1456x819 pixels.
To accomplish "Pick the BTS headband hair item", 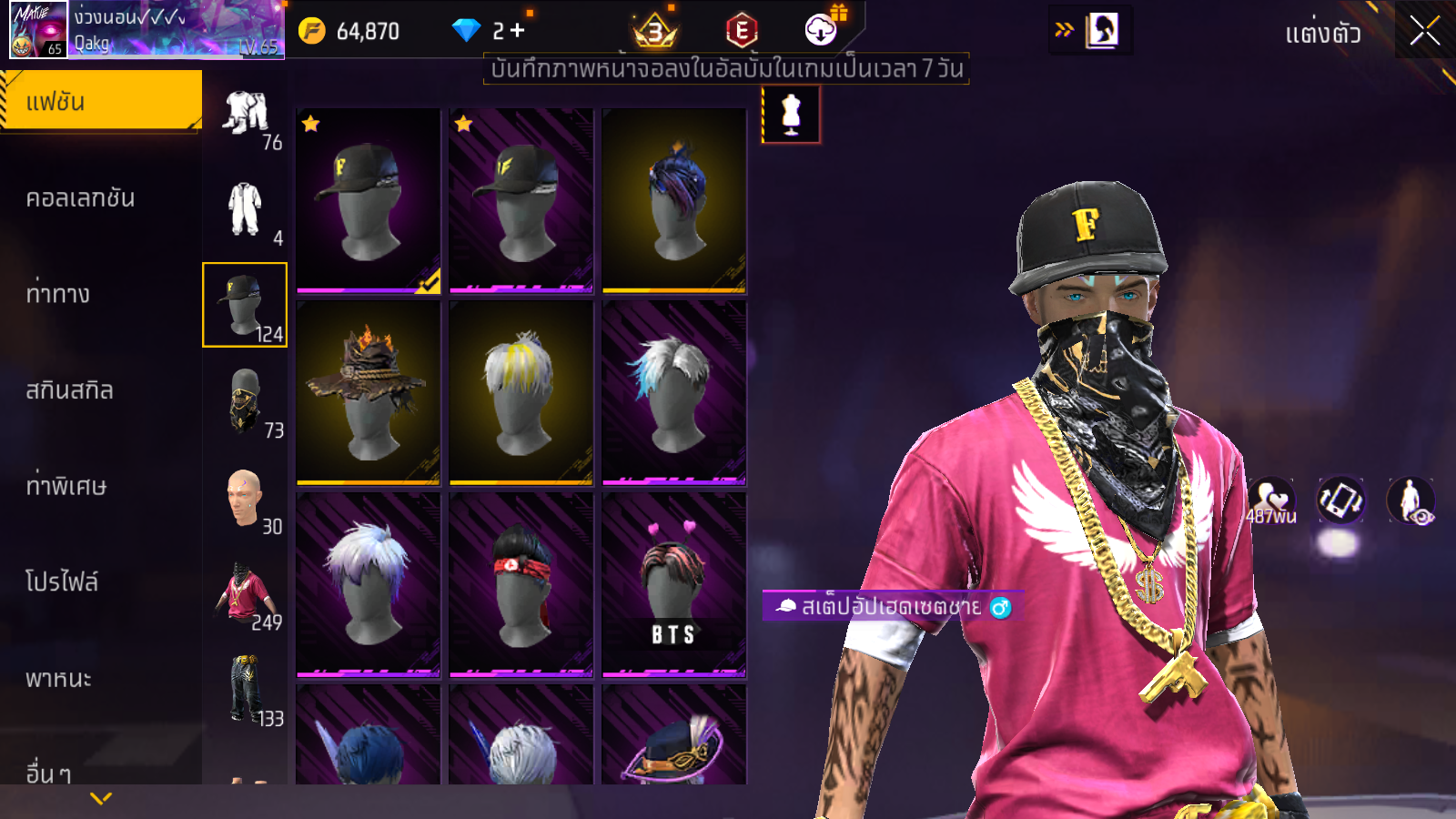I will click(674, 584).
